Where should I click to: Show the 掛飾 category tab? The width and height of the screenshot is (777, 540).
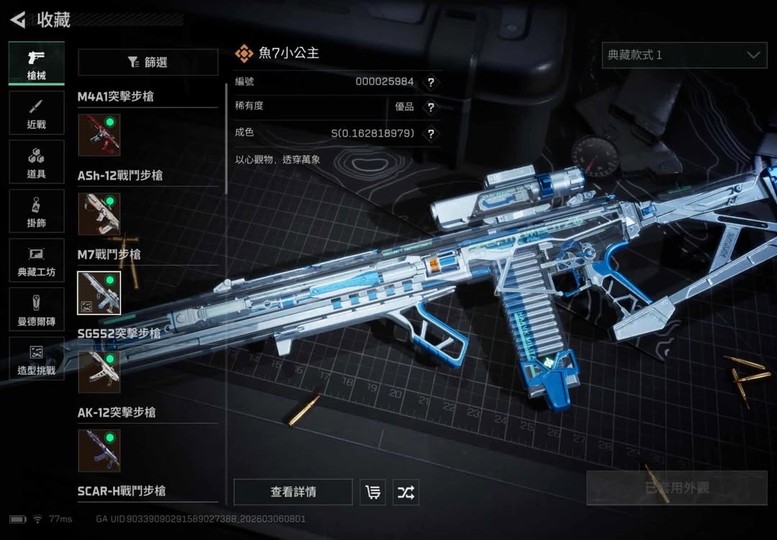point(37,211)
